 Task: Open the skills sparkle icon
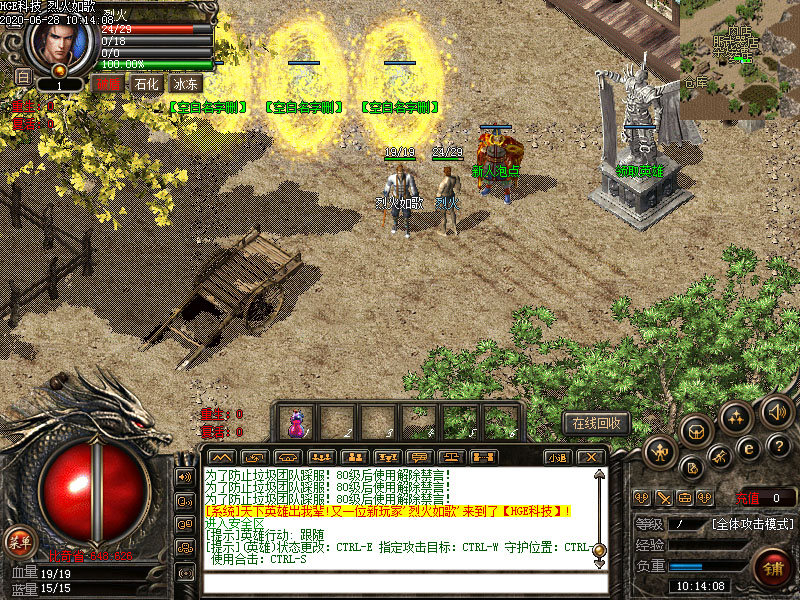736,416
